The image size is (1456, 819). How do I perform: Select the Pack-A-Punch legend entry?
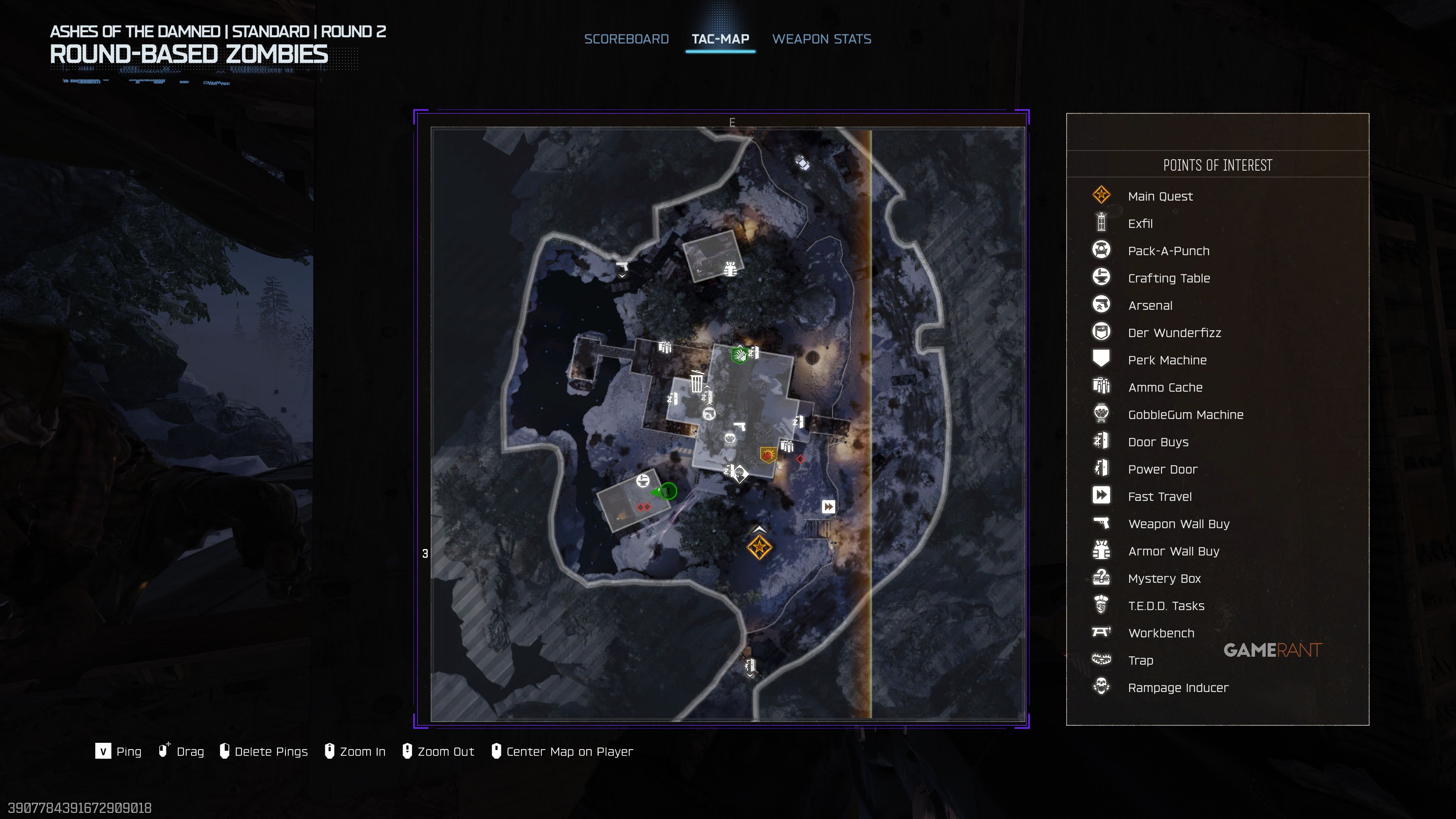tap(1168, 251)
